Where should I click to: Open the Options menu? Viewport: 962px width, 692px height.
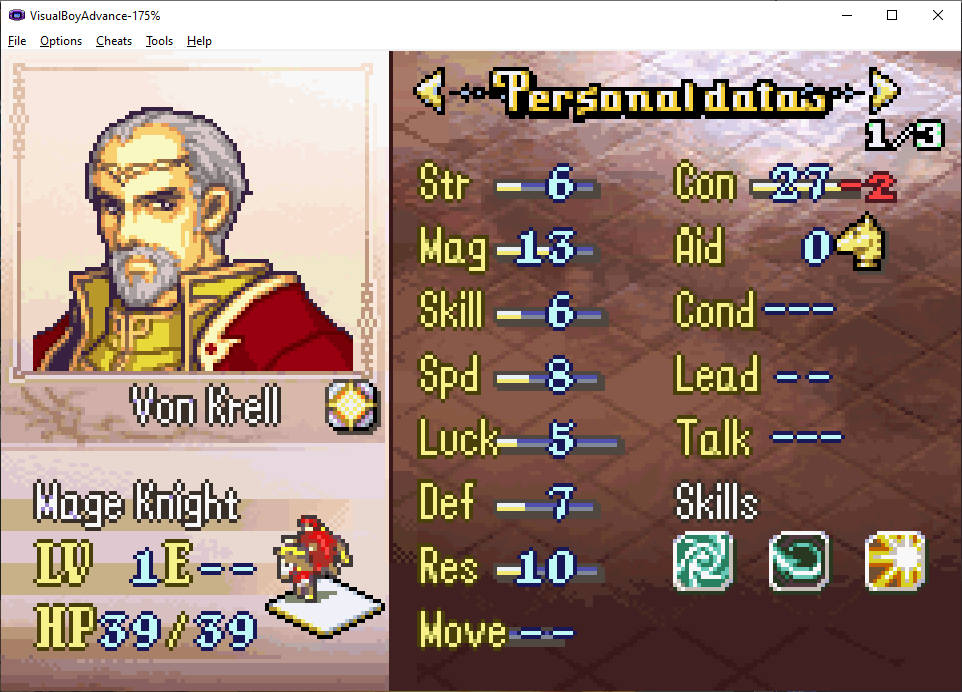pos(61,41)
